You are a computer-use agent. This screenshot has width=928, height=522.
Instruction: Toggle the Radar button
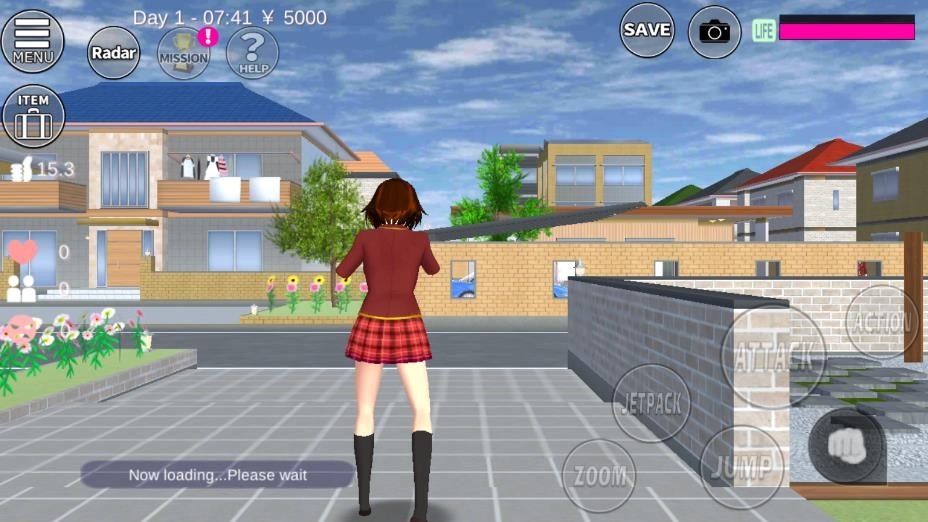(x=114, y=52)
